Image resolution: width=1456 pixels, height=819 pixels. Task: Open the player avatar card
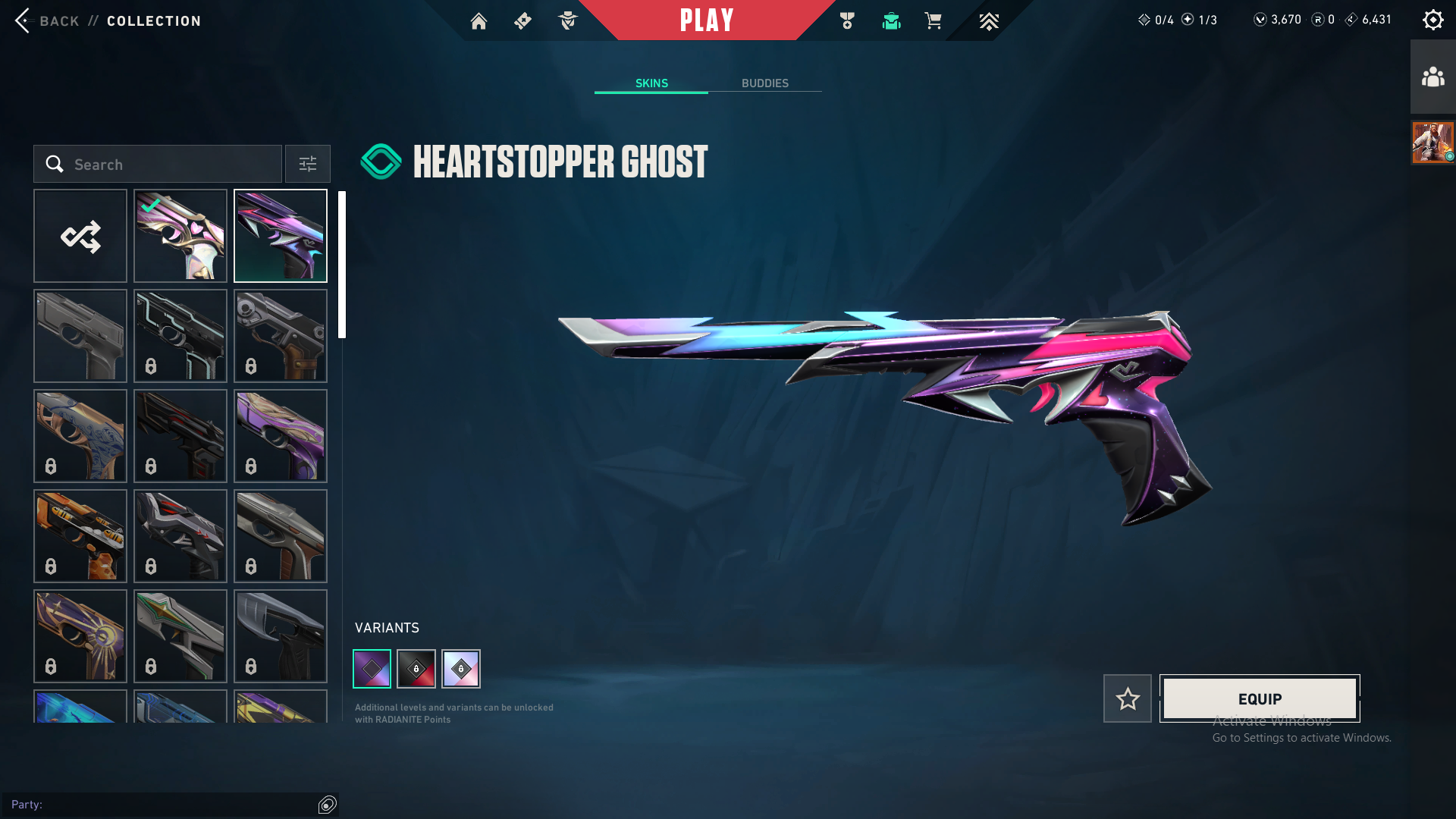point(1432,142)
